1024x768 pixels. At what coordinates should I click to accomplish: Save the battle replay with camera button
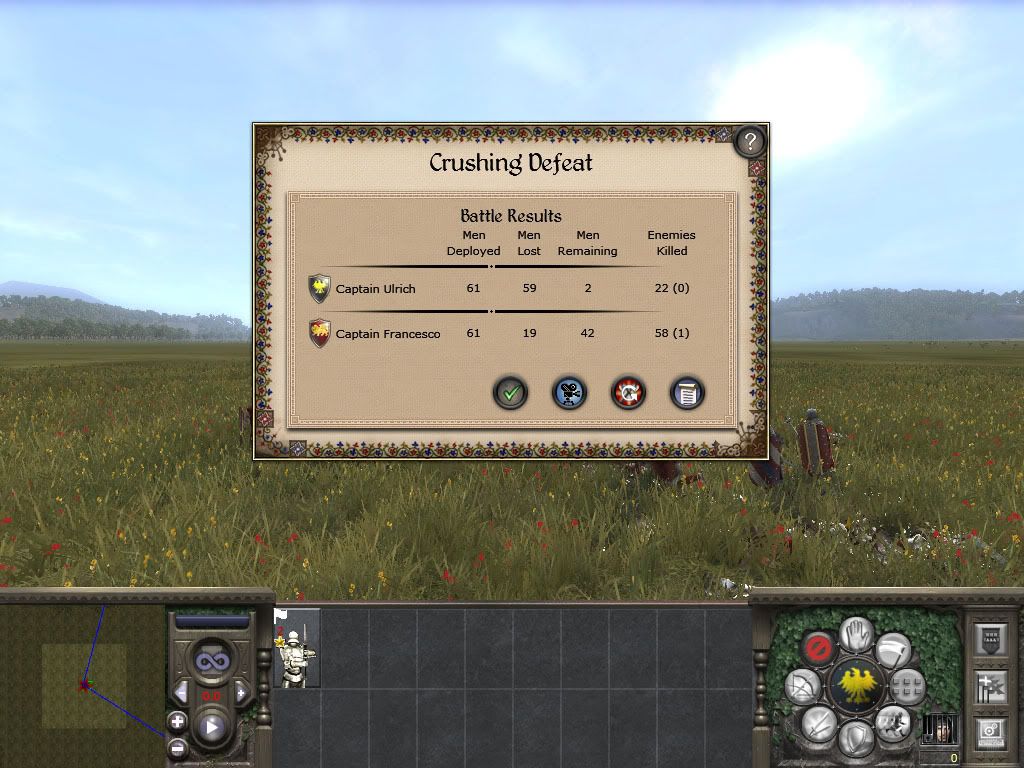[570, 393]
